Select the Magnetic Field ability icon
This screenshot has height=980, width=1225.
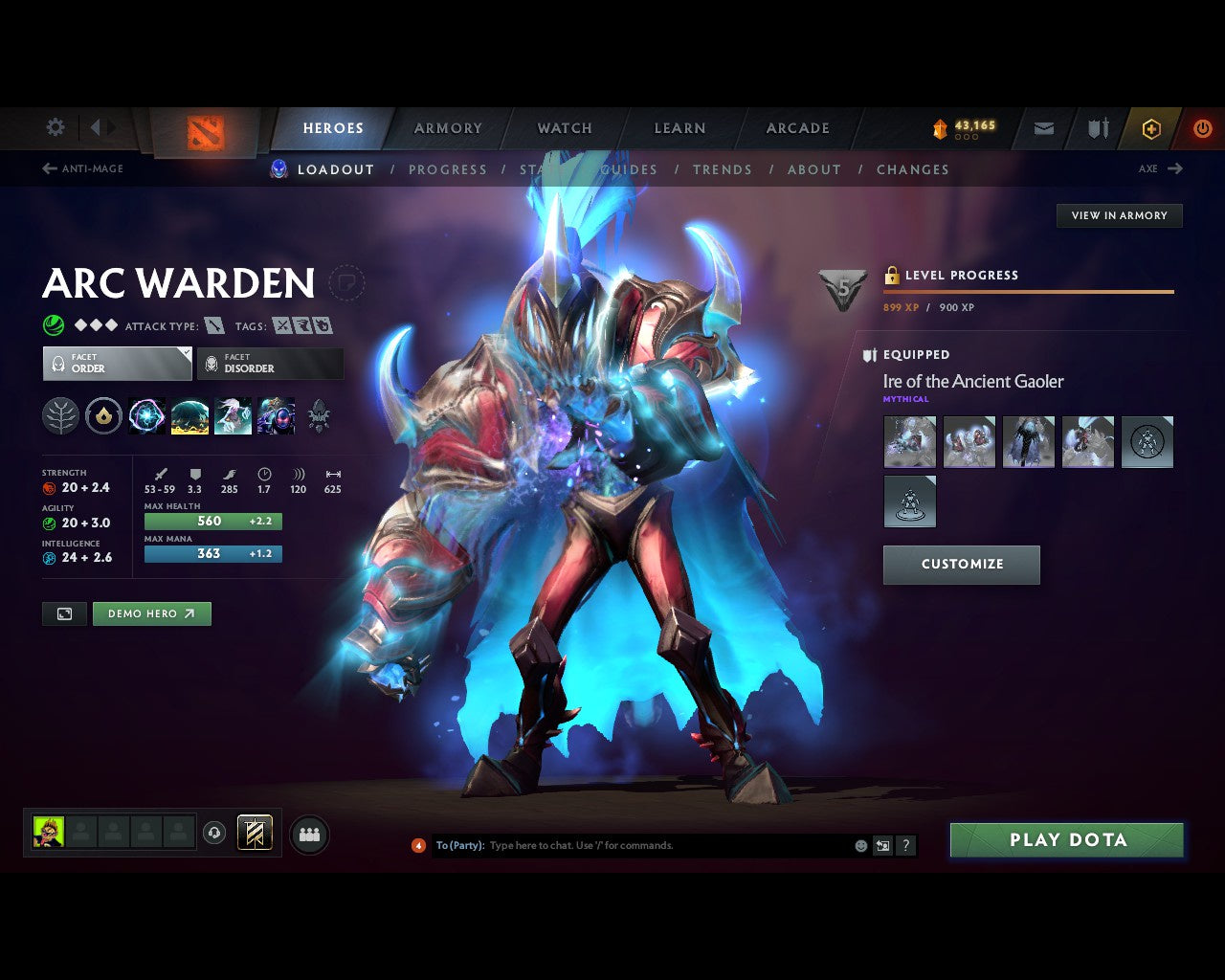coord(189,416)
